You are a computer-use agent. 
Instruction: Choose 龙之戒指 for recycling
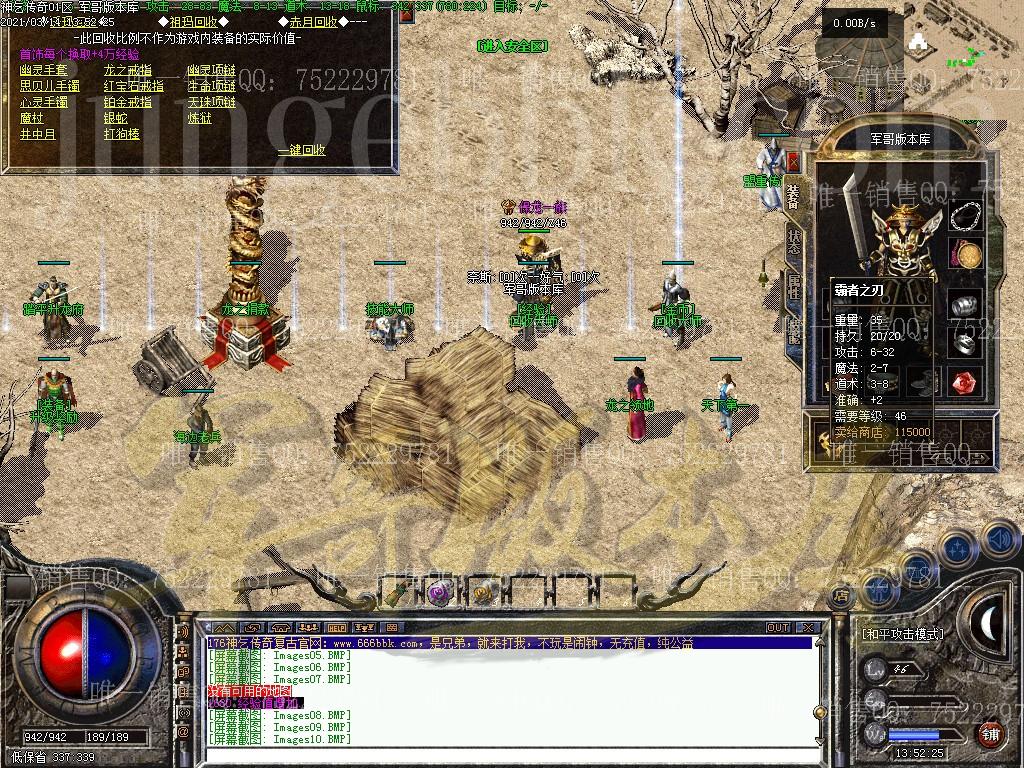127,70
